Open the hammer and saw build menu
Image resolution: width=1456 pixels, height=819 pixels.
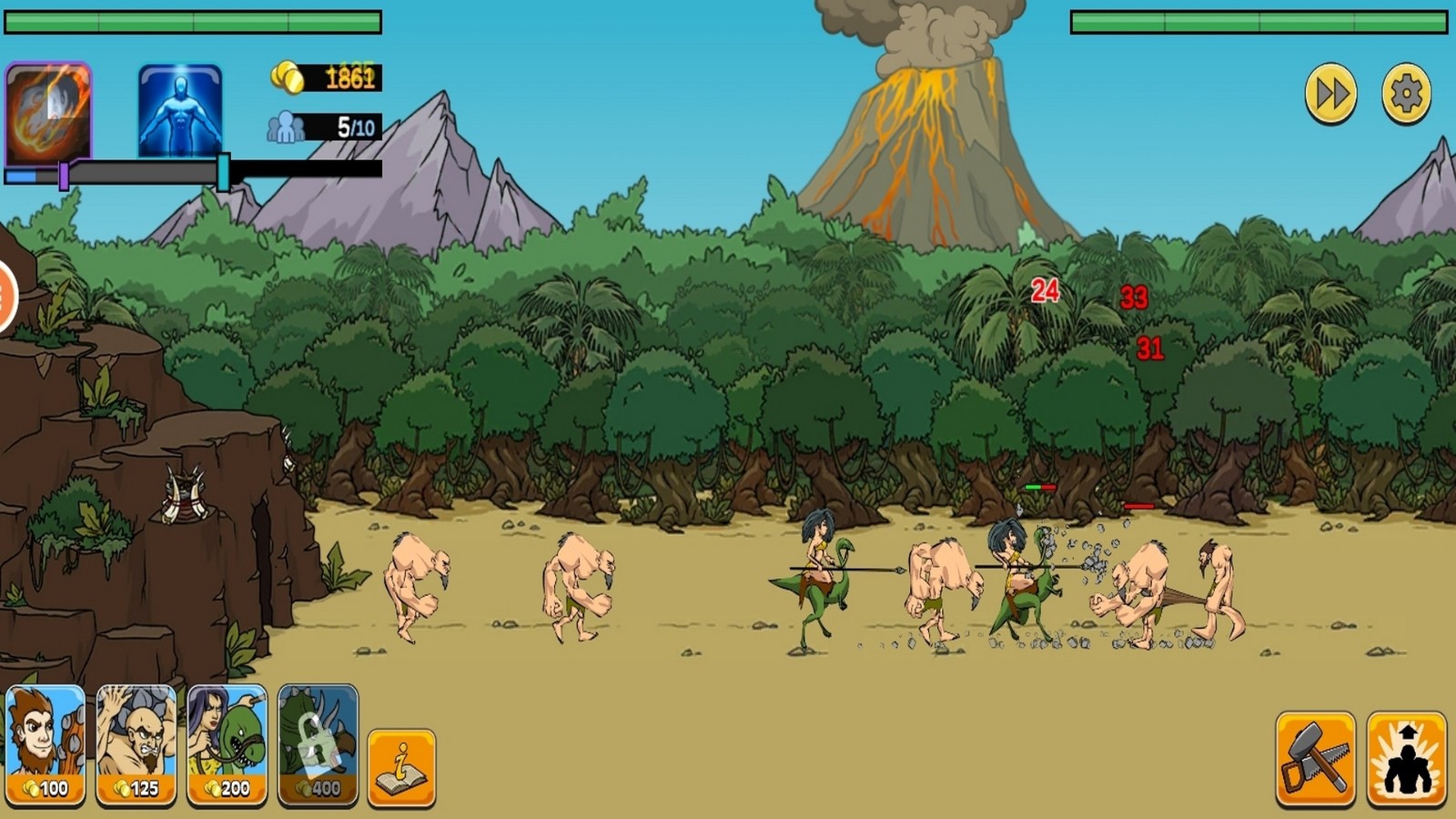1315,759
